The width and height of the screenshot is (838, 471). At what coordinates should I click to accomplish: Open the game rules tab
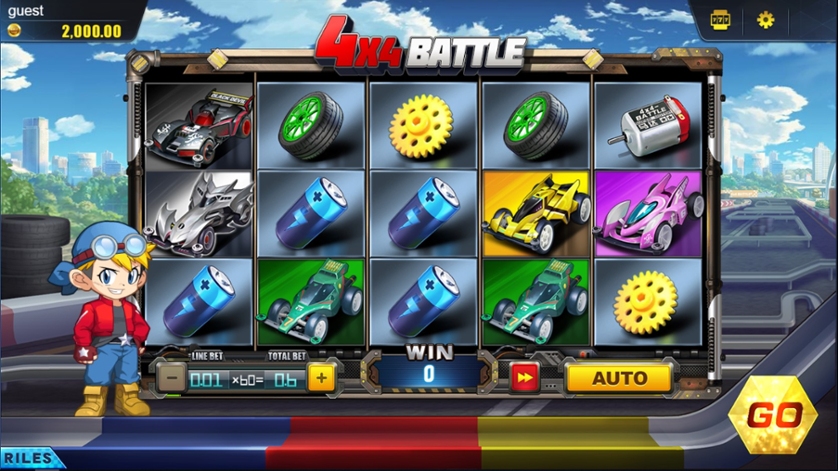pyautogui.click(x=28, y=459)
